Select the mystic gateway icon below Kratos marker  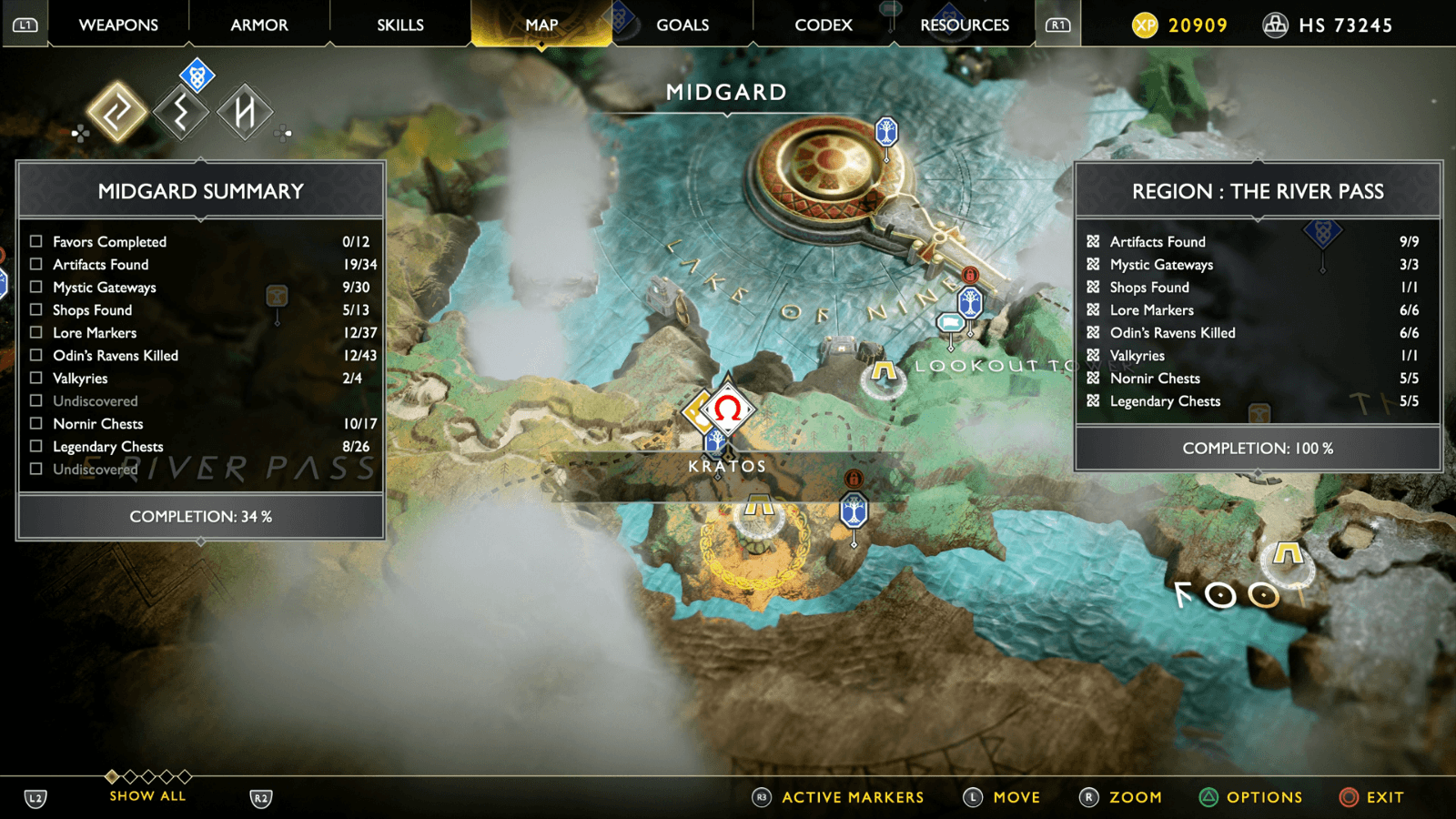853,511
